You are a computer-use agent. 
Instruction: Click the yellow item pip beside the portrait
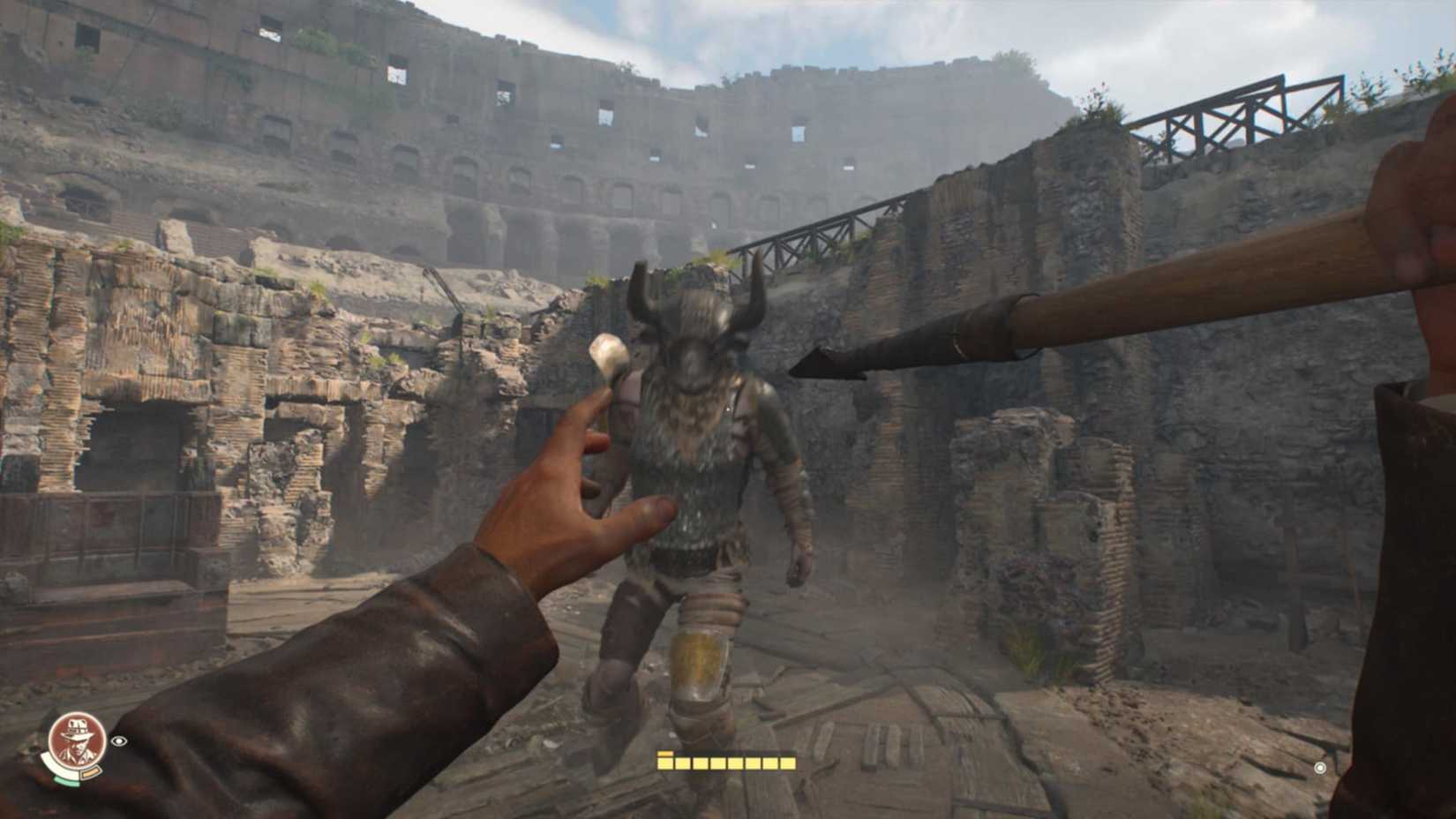pos(91,772)
